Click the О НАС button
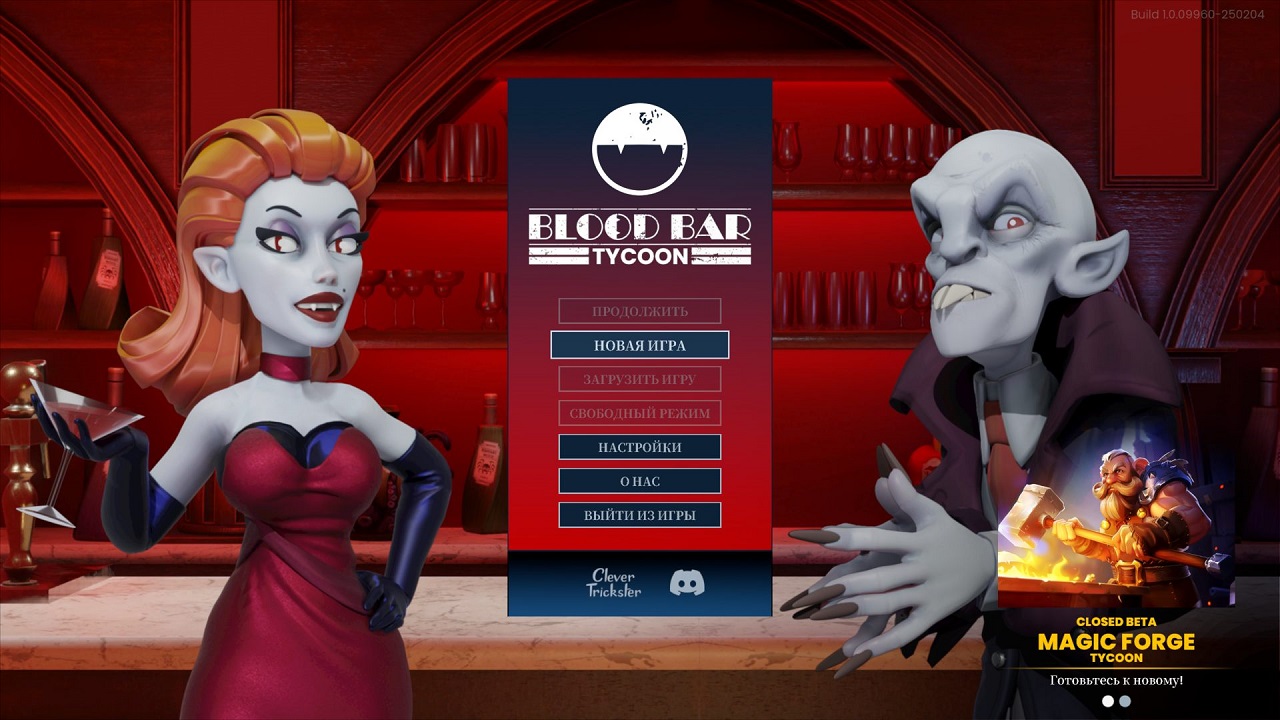 (639, 481)
